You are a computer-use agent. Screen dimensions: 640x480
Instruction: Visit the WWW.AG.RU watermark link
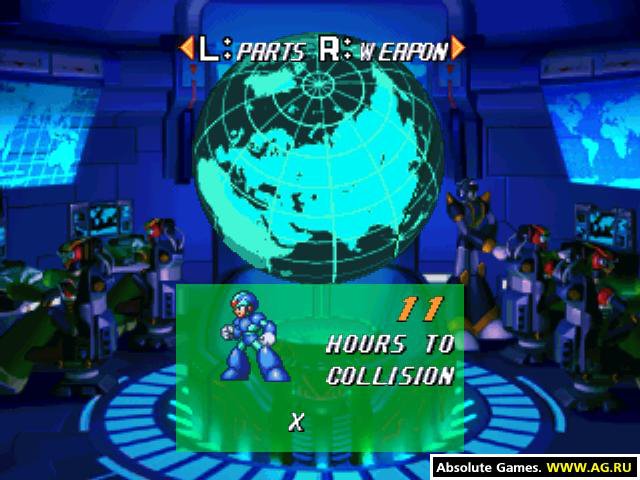pyautogui.click(x=592, y=467)
